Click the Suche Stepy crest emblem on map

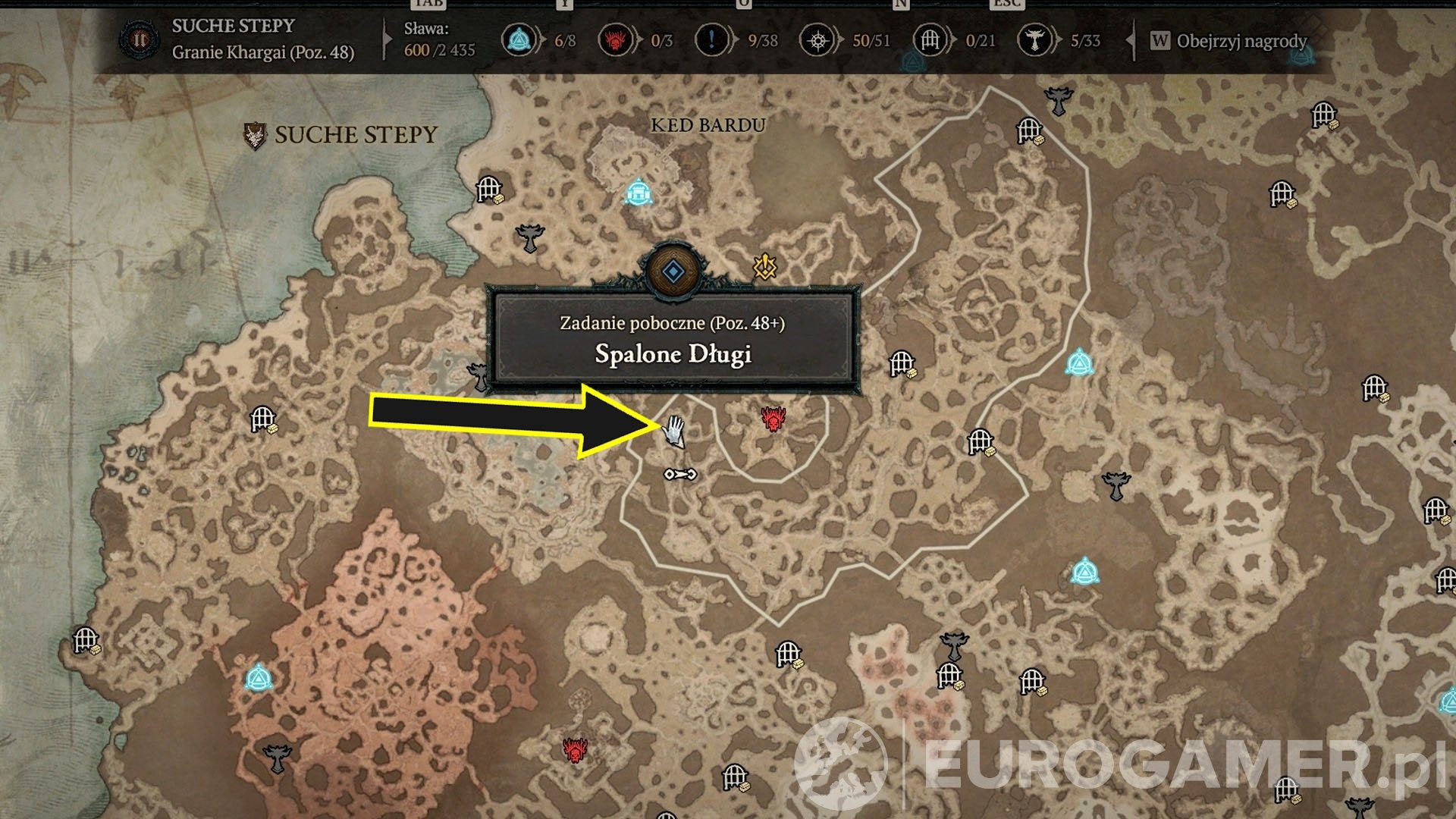coord(255,135)
